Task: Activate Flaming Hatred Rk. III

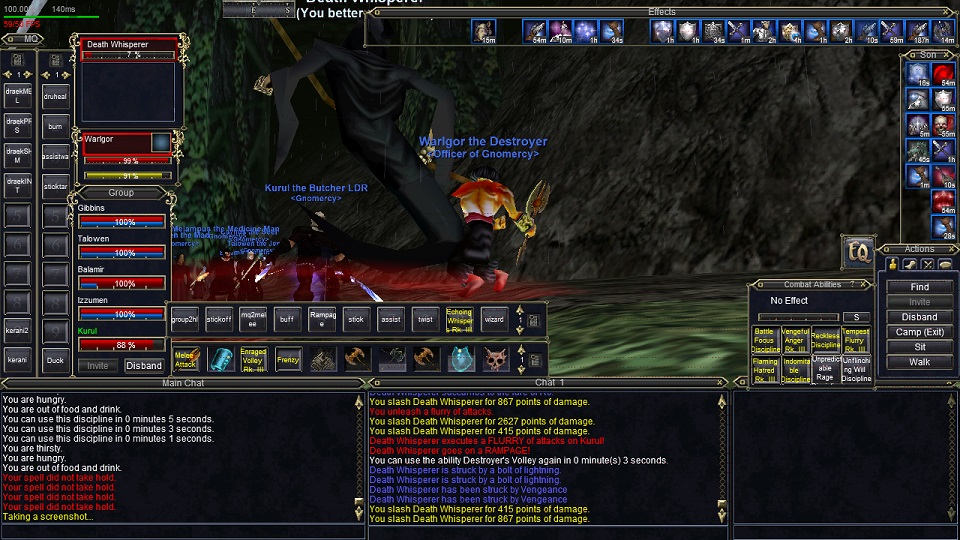Action: [x=765, y=370]
